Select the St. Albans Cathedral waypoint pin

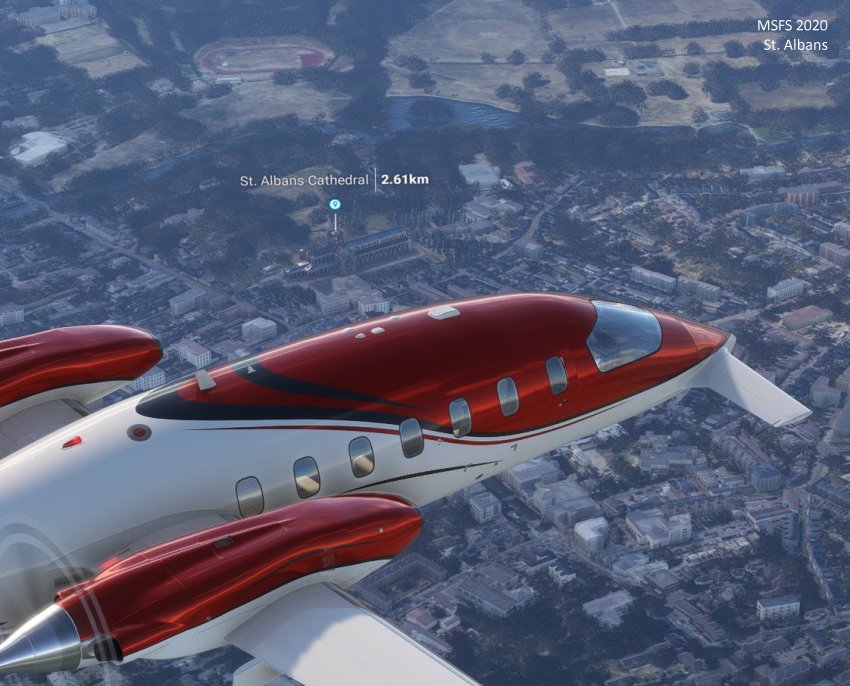(335, 205)
